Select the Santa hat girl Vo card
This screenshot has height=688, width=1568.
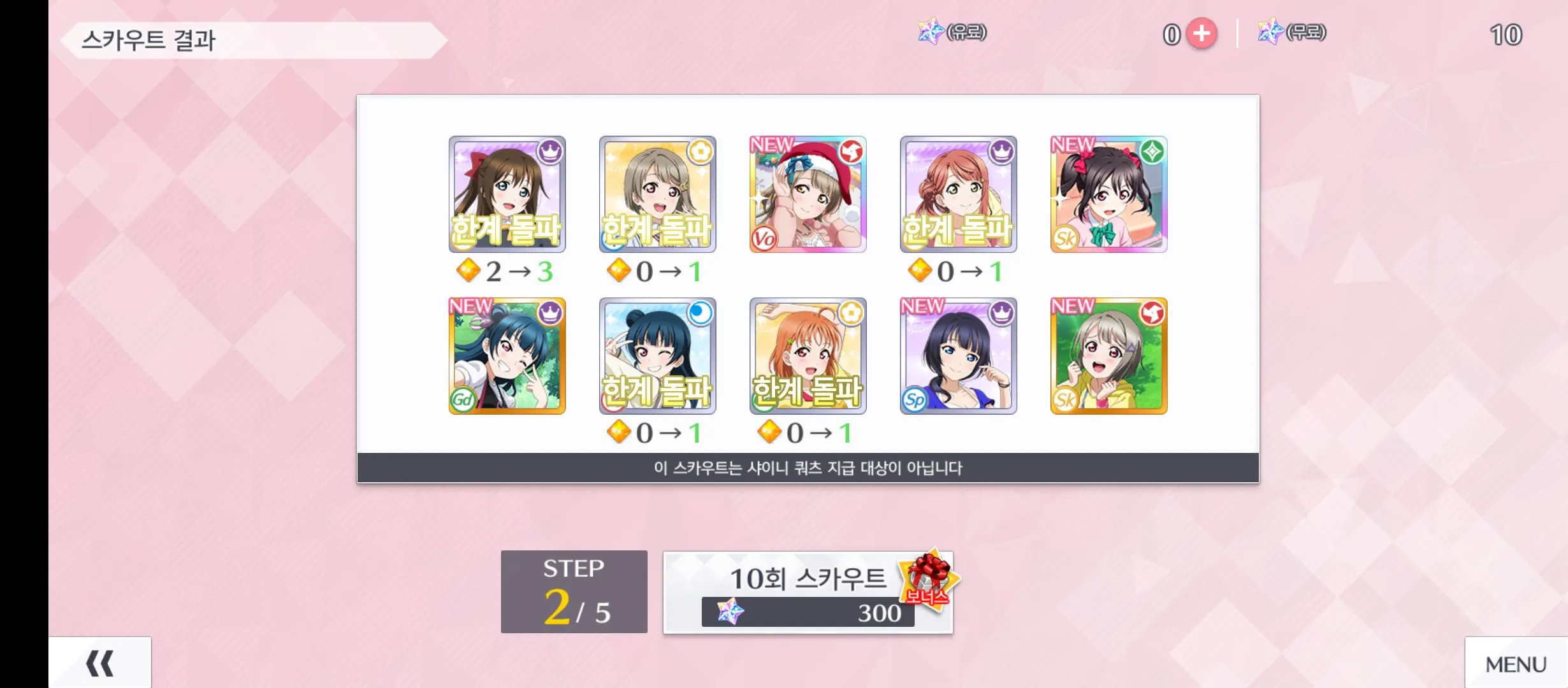[808, 194]
